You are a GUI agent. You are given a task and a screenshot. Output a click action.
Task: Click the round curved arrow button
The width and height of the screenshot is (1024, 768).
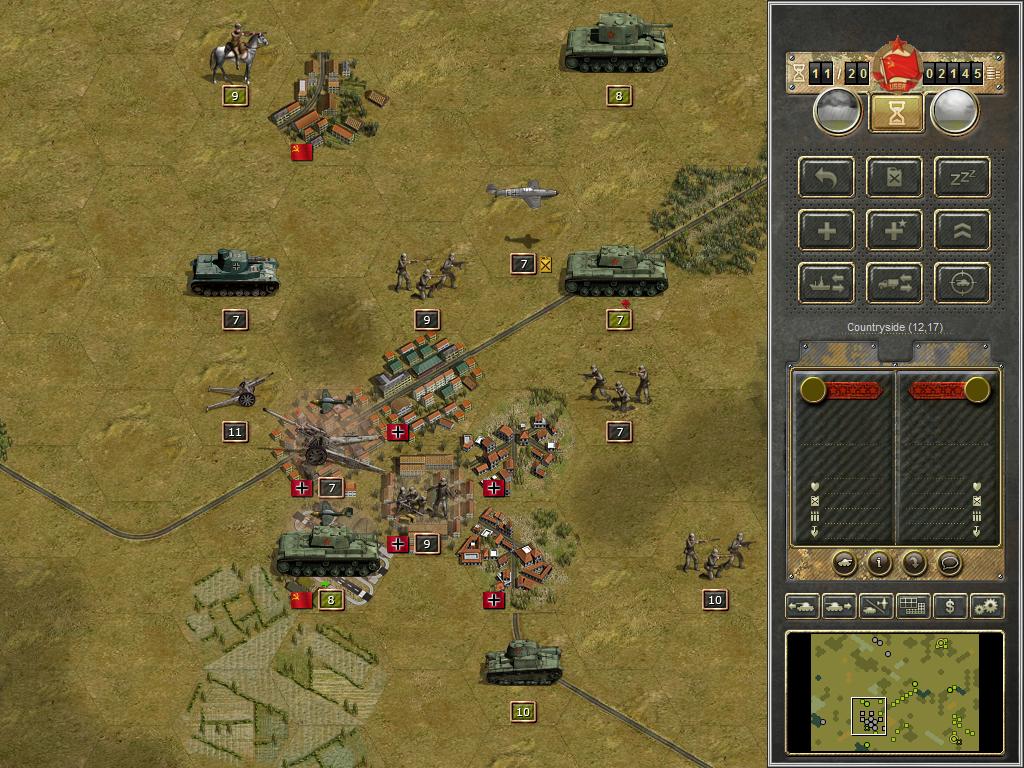click(x=914, y=563)
